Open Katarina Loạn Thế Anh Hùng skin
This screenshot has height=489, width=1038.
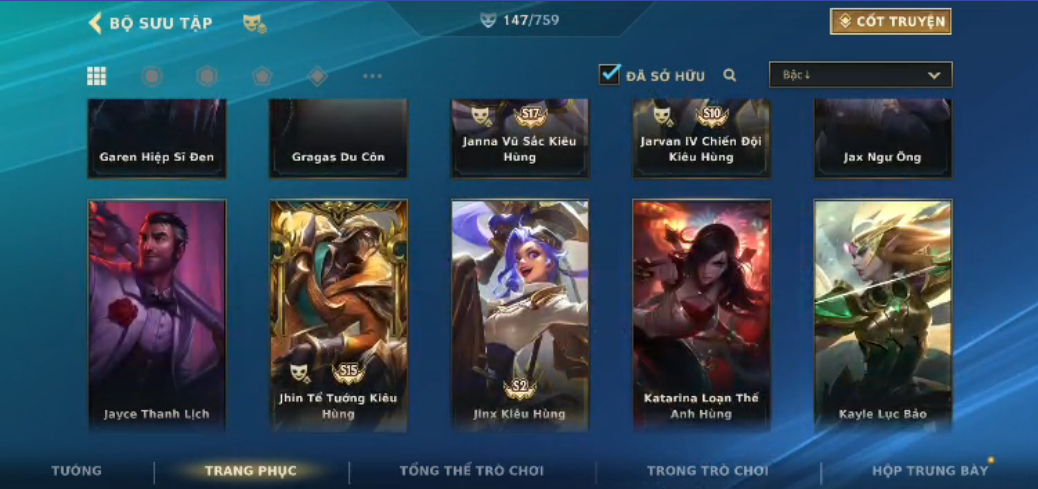(x=701, y=315)
